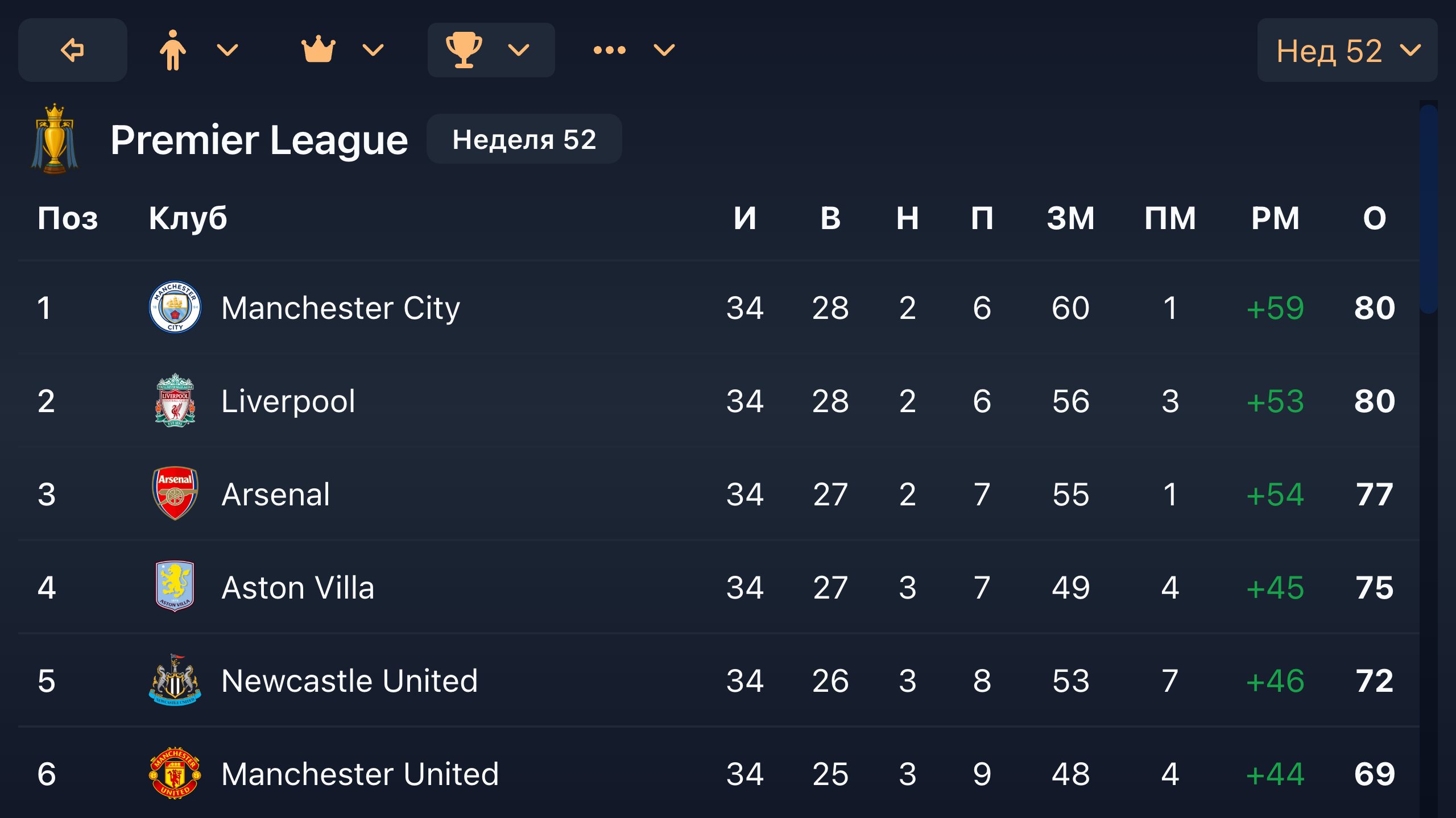
Task: Click the Arsenal club crest
Action: tap(175, 493)
